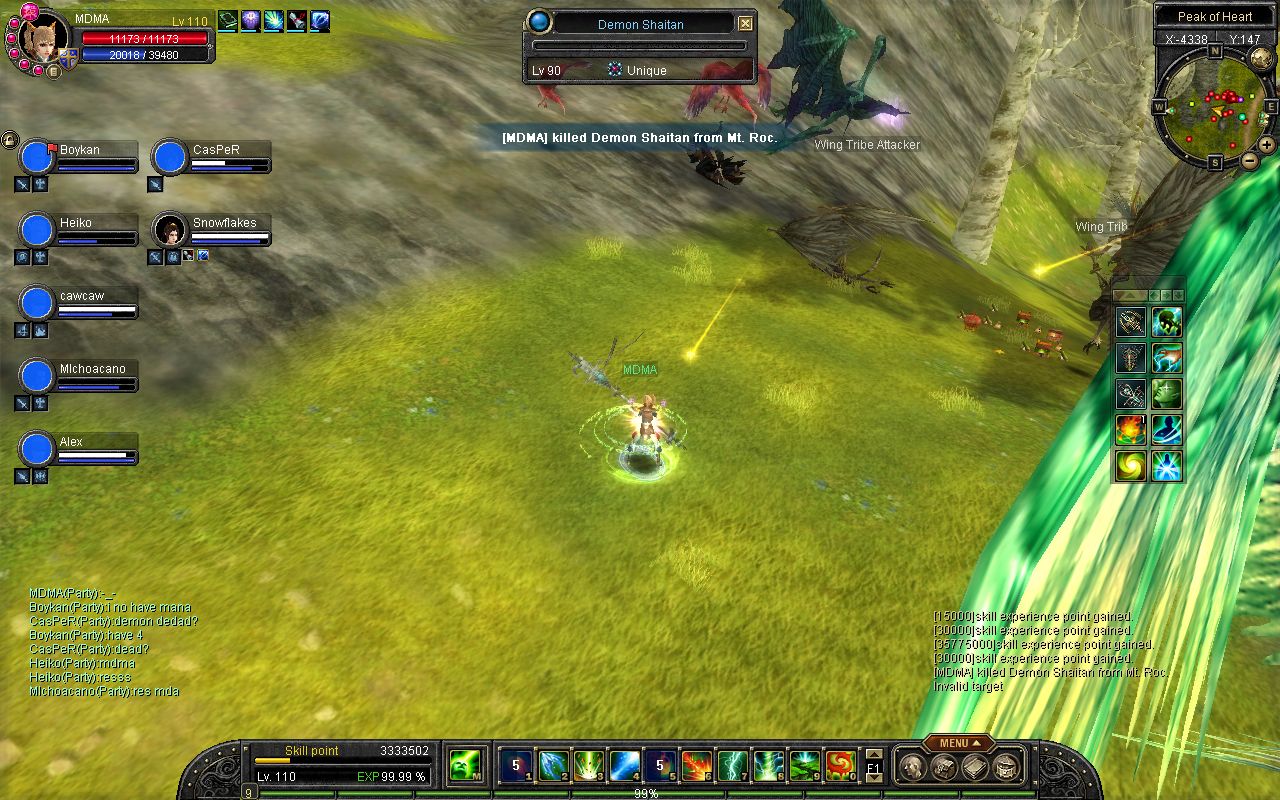Image resolution: width=1280 pixels, height=800 pixels.
Task: Open the world map globe icon
Action: 1261,60
